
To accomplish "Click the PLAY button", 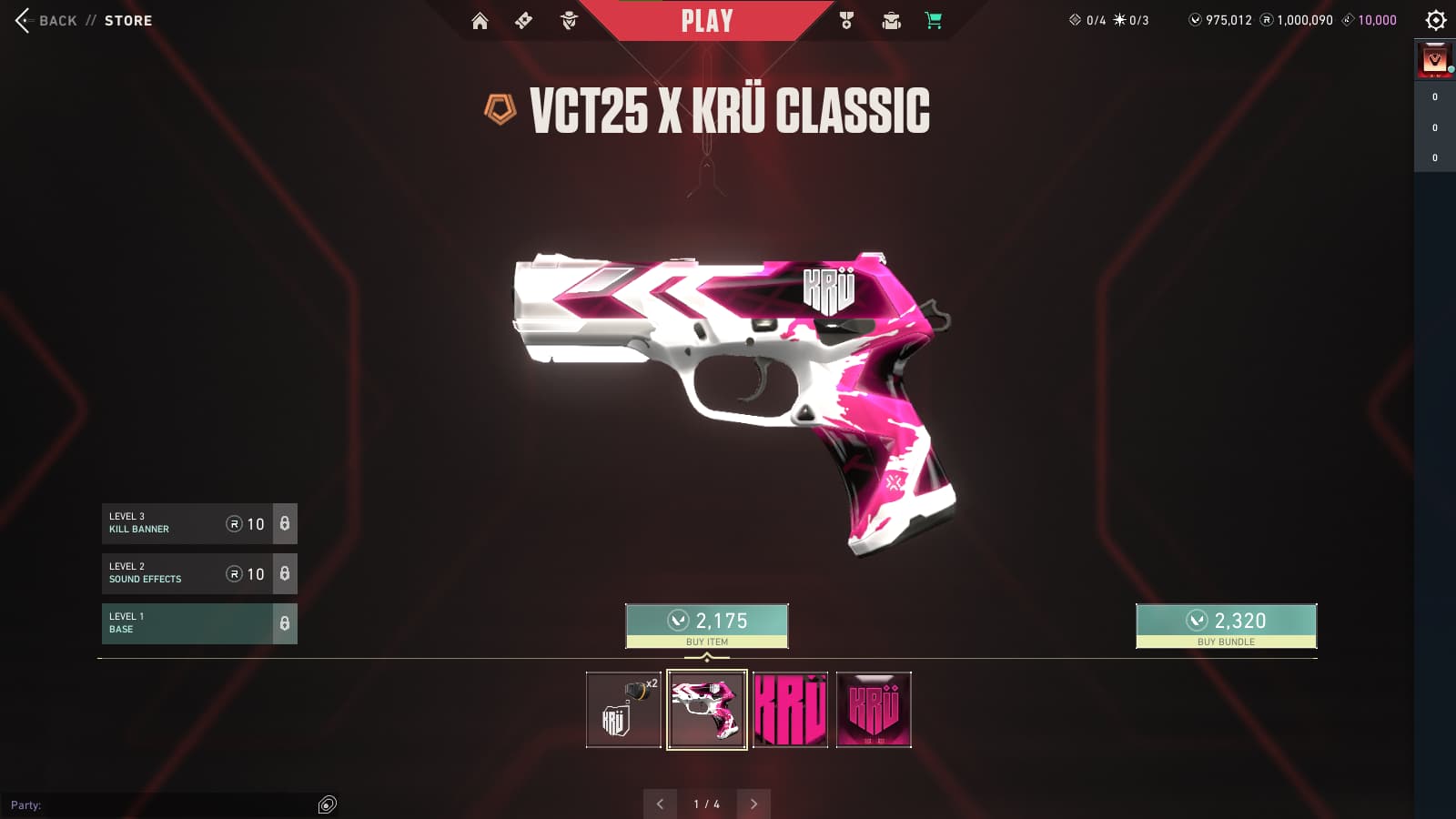I will tap(707, 21).
